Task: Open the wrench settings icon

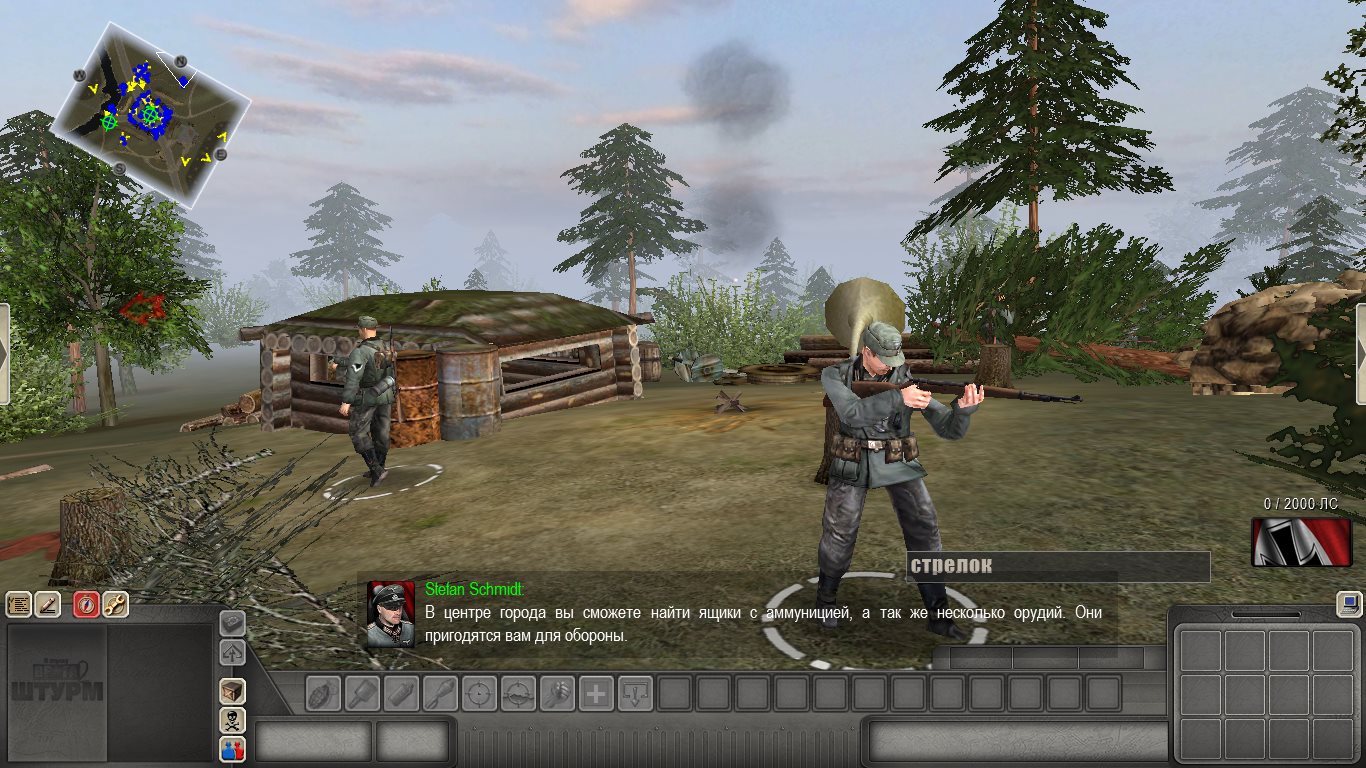Action: [116, 604]
